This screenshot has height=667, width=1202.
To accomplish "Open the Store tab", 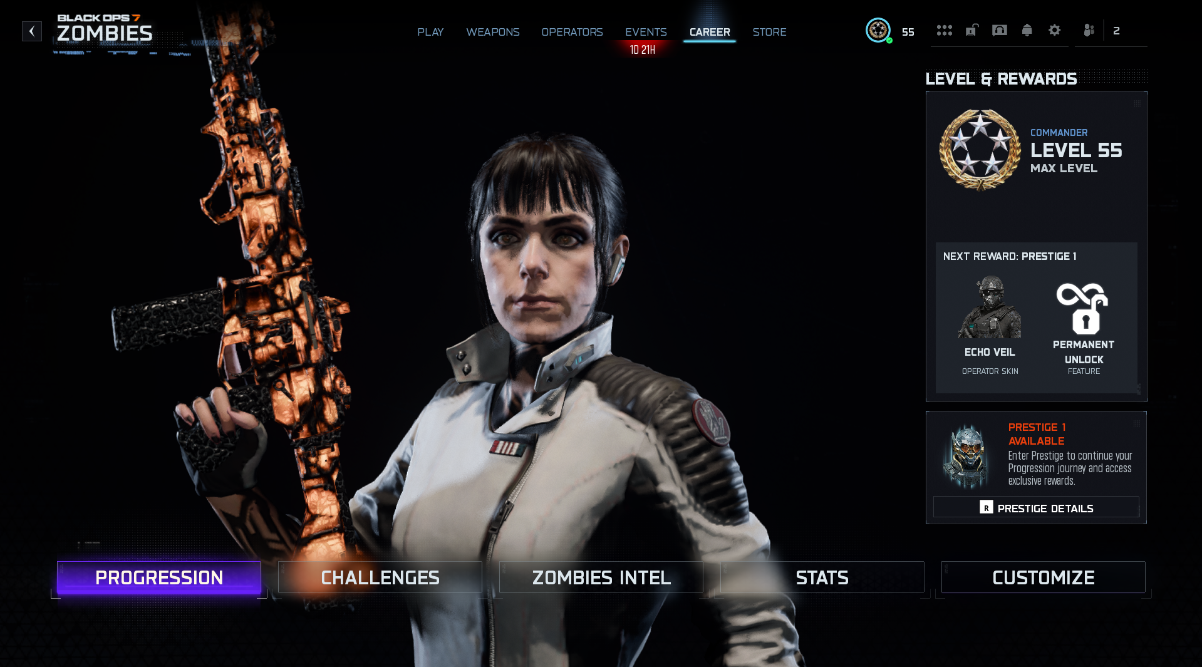I will [769, 32].
